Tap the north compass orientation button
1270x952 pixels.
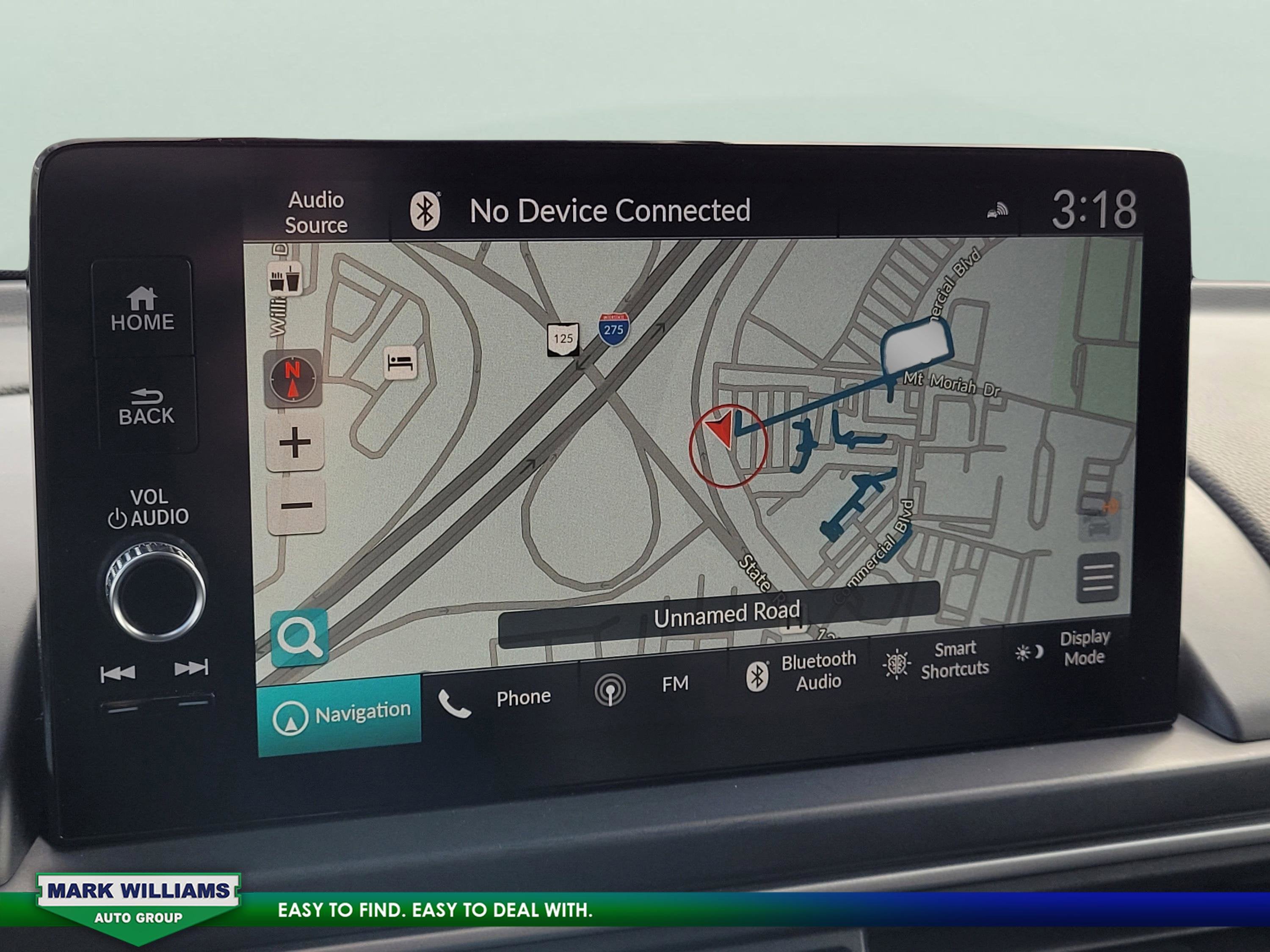click(x=293, y=378)
